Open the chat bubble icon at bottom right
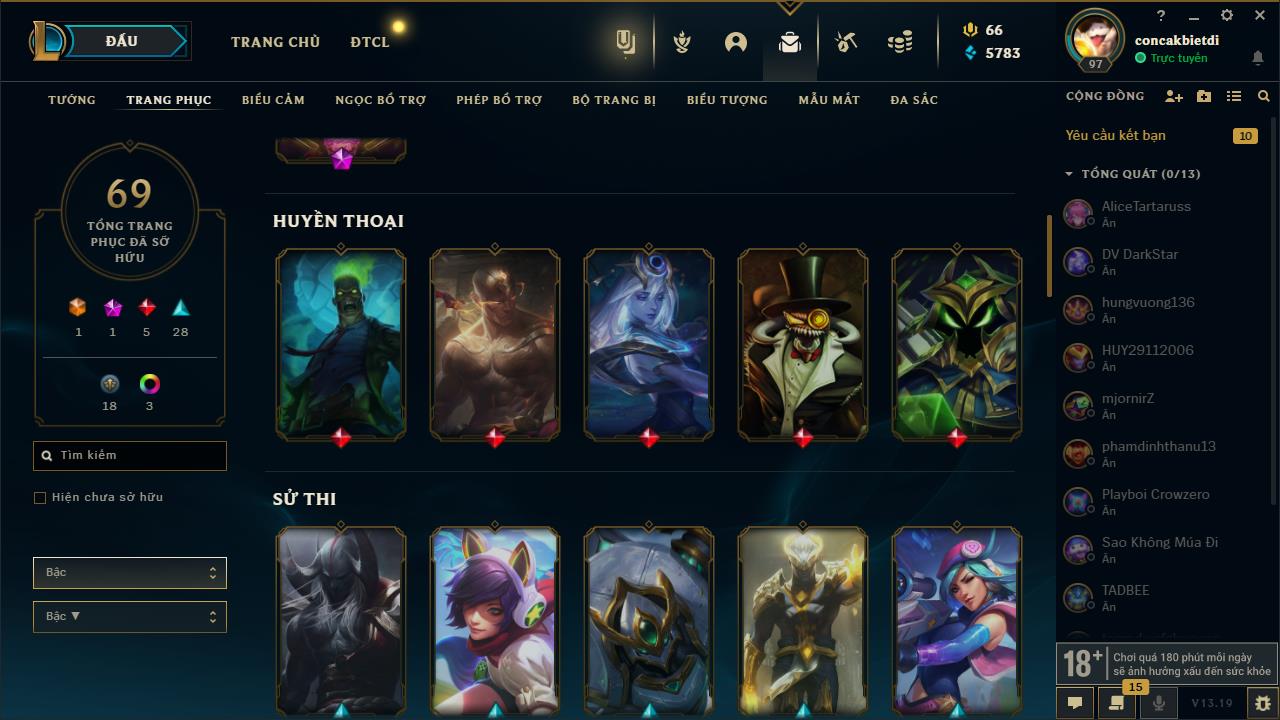Viewport: 1280px width, 720px height. click(1074, 703)
